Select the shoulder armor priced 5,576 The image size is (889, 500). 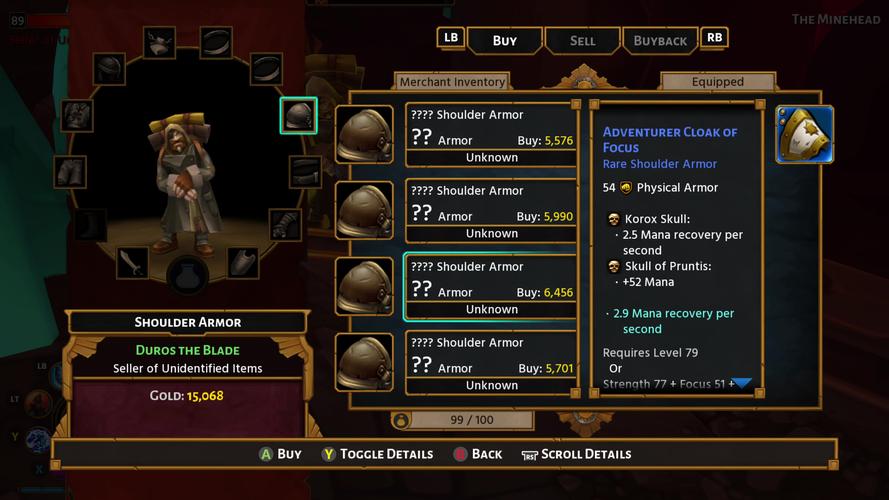click(491, 134)
